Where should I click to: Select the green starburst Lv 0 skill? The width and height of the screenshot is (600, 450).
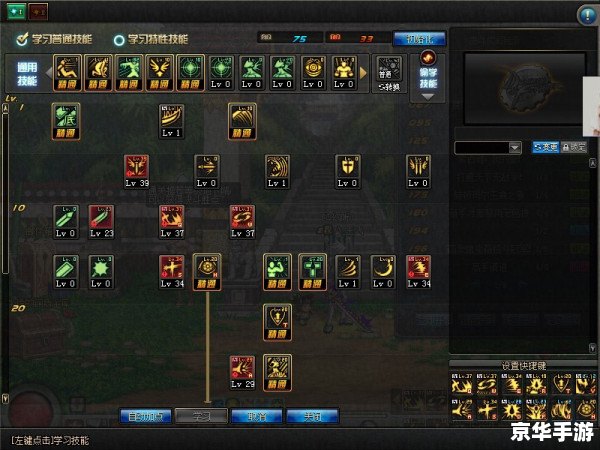coord(102,271)
